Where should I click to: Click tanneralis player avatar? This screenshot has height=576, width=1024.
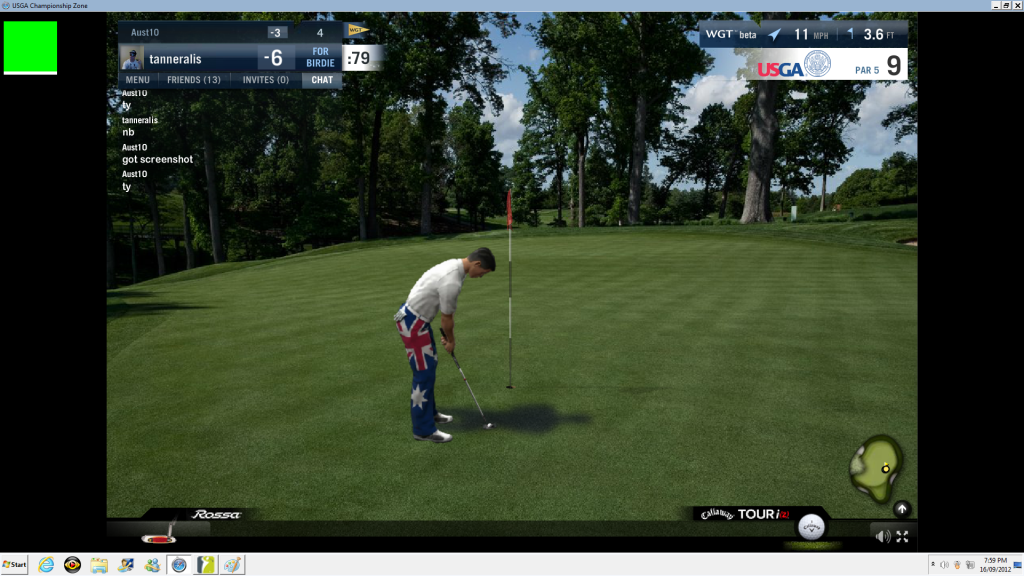132,58
